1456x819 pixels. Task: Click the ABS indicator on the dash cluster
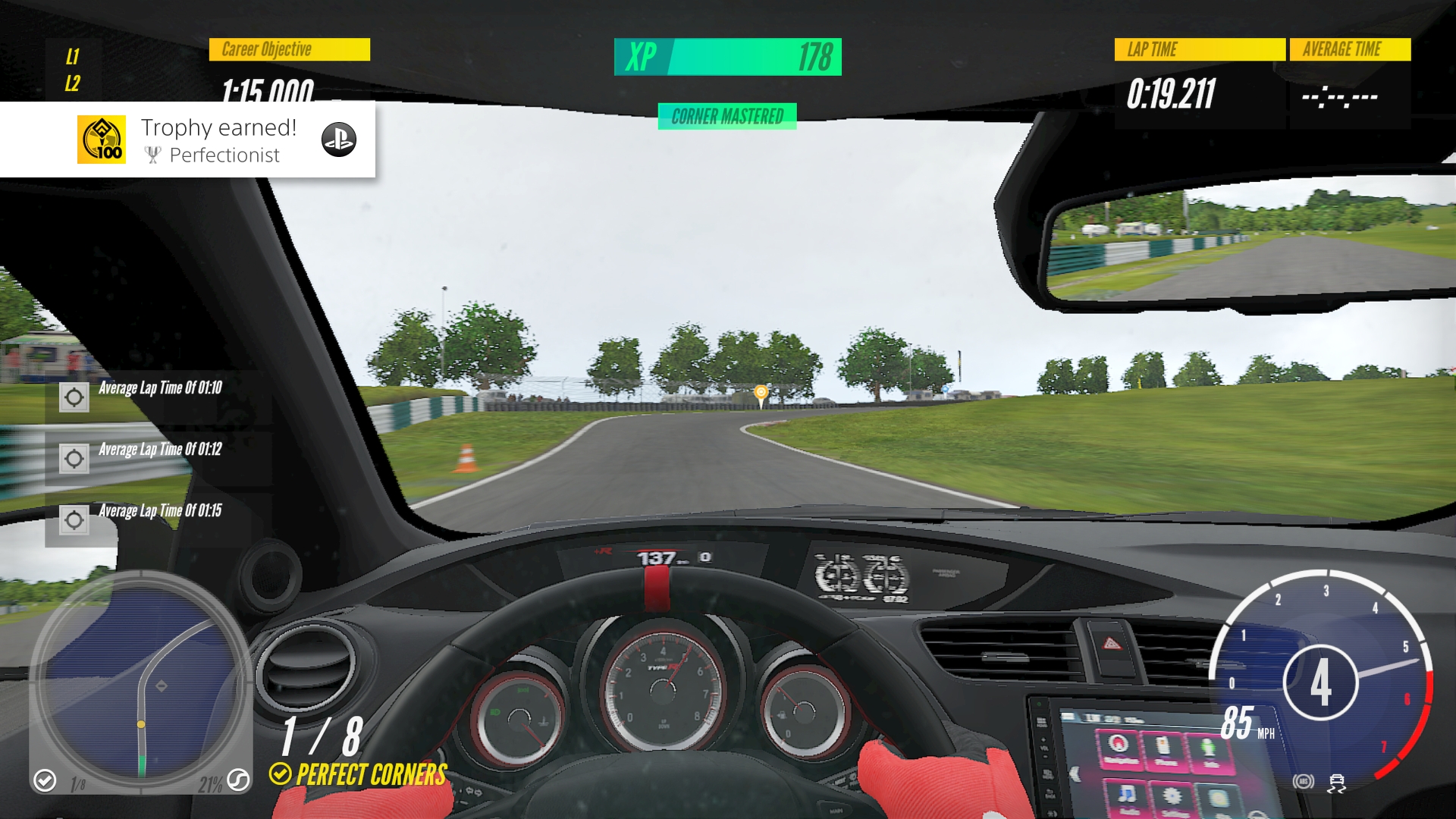tap(1303, 781)
